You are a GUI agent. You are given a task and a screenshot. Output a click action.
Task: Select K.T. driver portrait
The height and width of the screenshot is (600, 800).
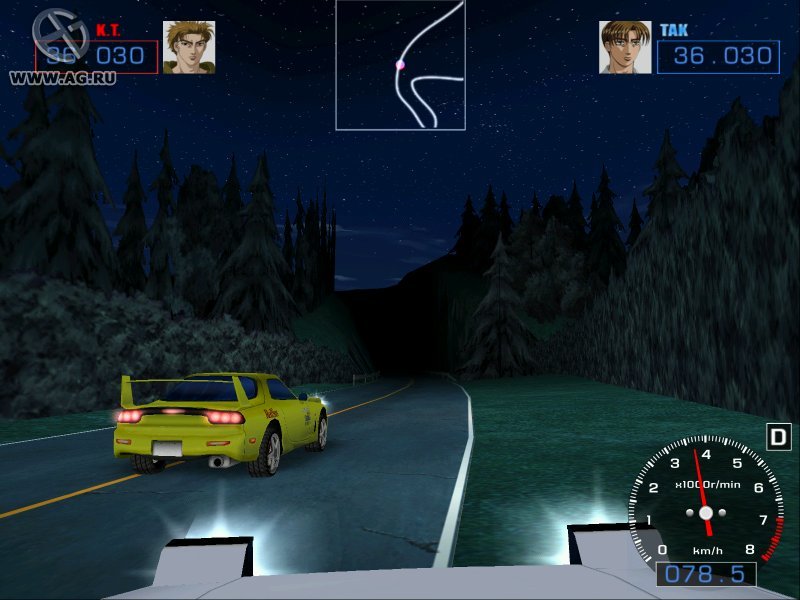189,47
